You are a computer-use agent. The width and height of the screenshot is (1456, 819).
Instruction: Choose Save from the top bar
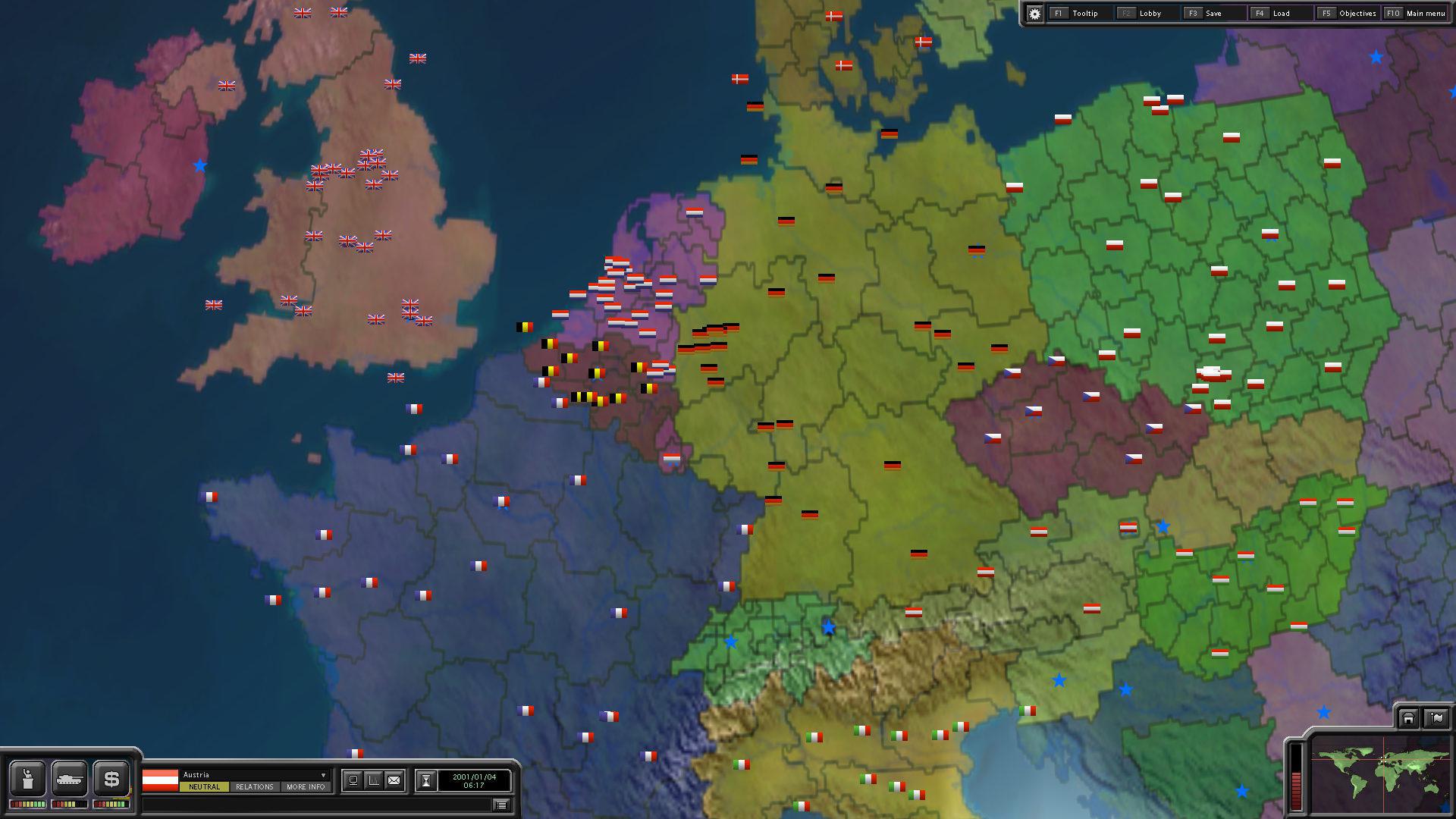[x=1213, y=14]
